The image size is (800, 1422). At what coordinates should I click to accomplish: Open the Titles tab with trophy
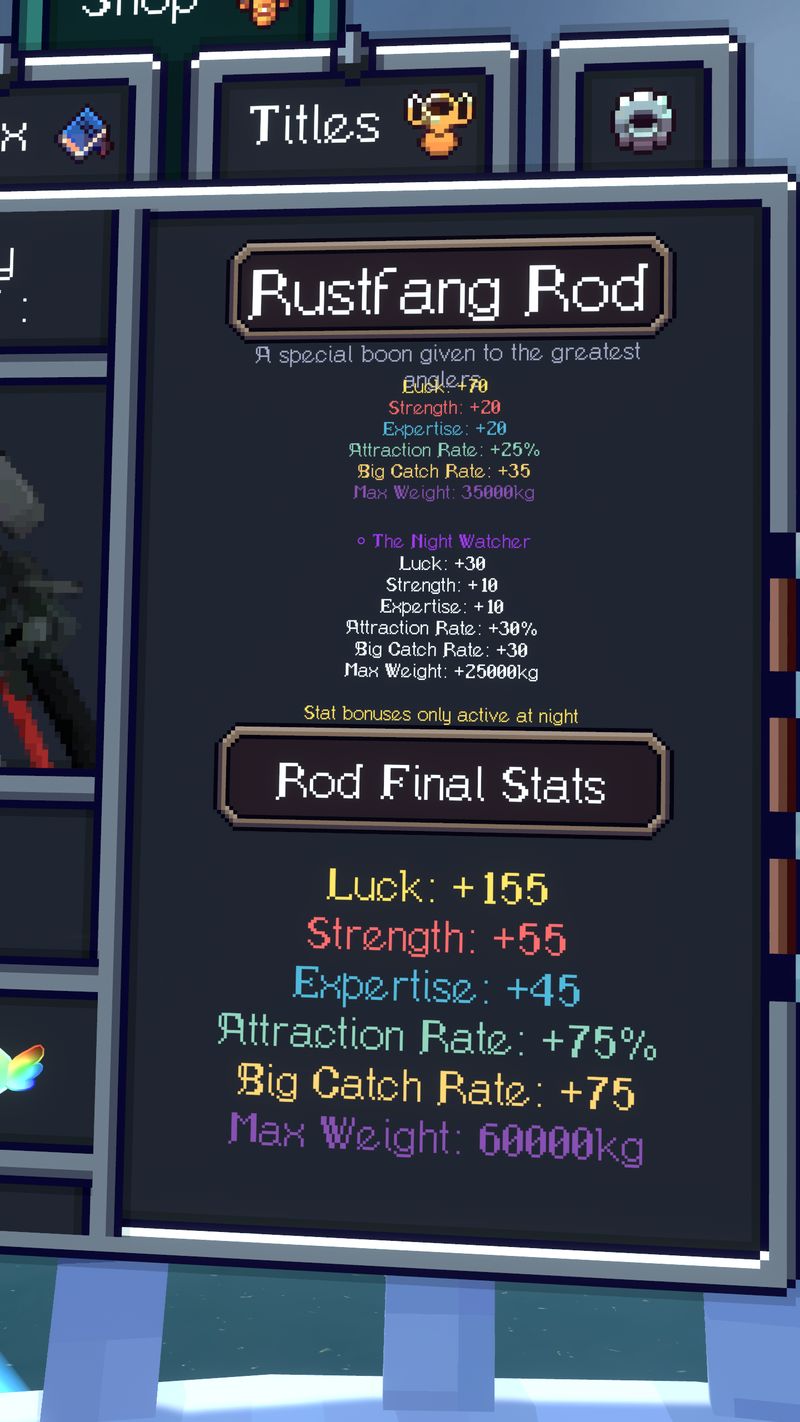[355, 125]
